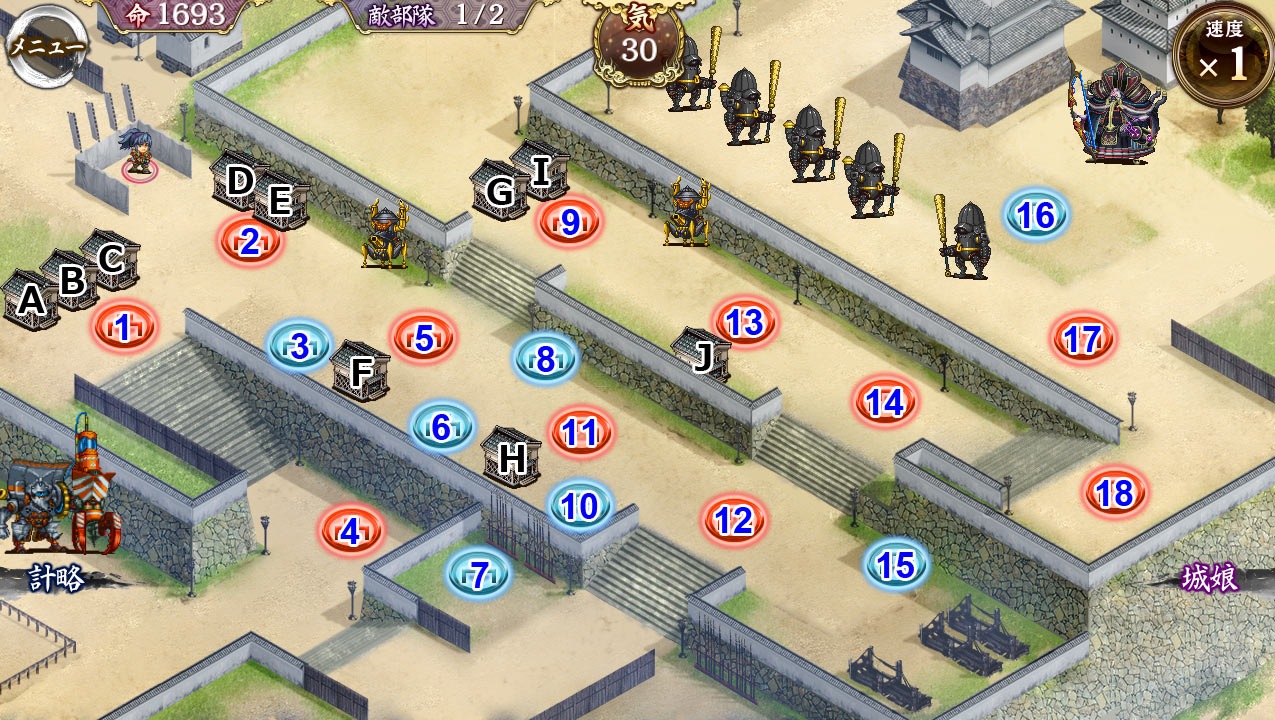Pick red placement slot 17

[1083, 339]
